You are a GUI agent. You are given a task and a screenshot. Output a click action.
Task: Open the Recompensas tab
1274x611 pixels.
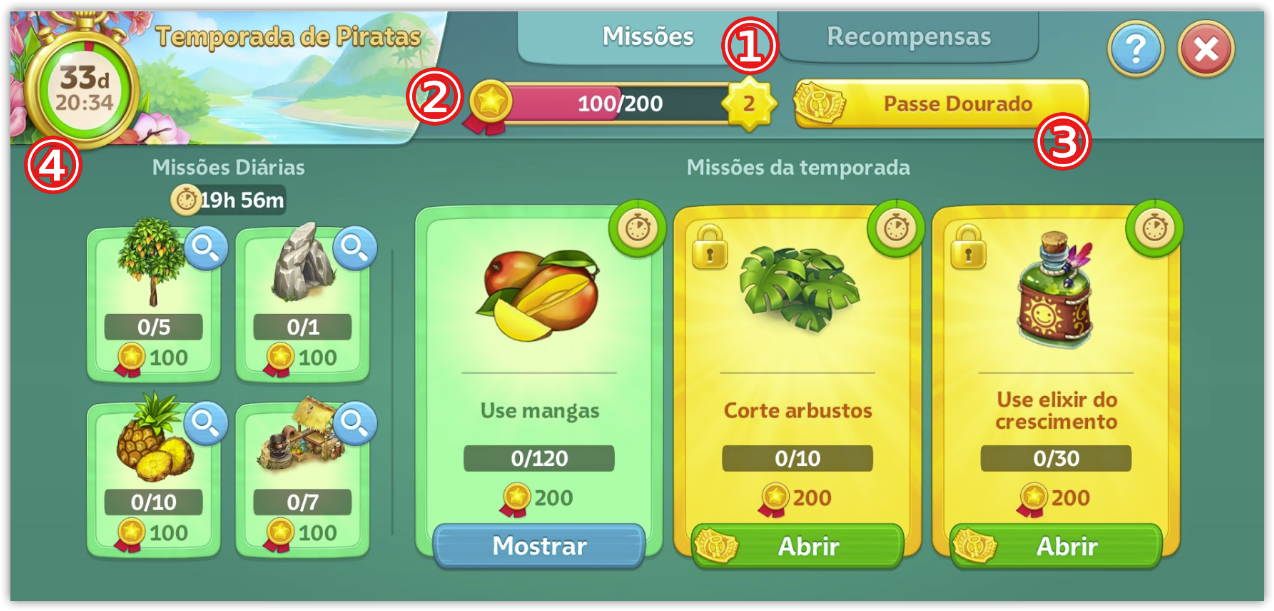pyautogui.click(x=908, y=38)
